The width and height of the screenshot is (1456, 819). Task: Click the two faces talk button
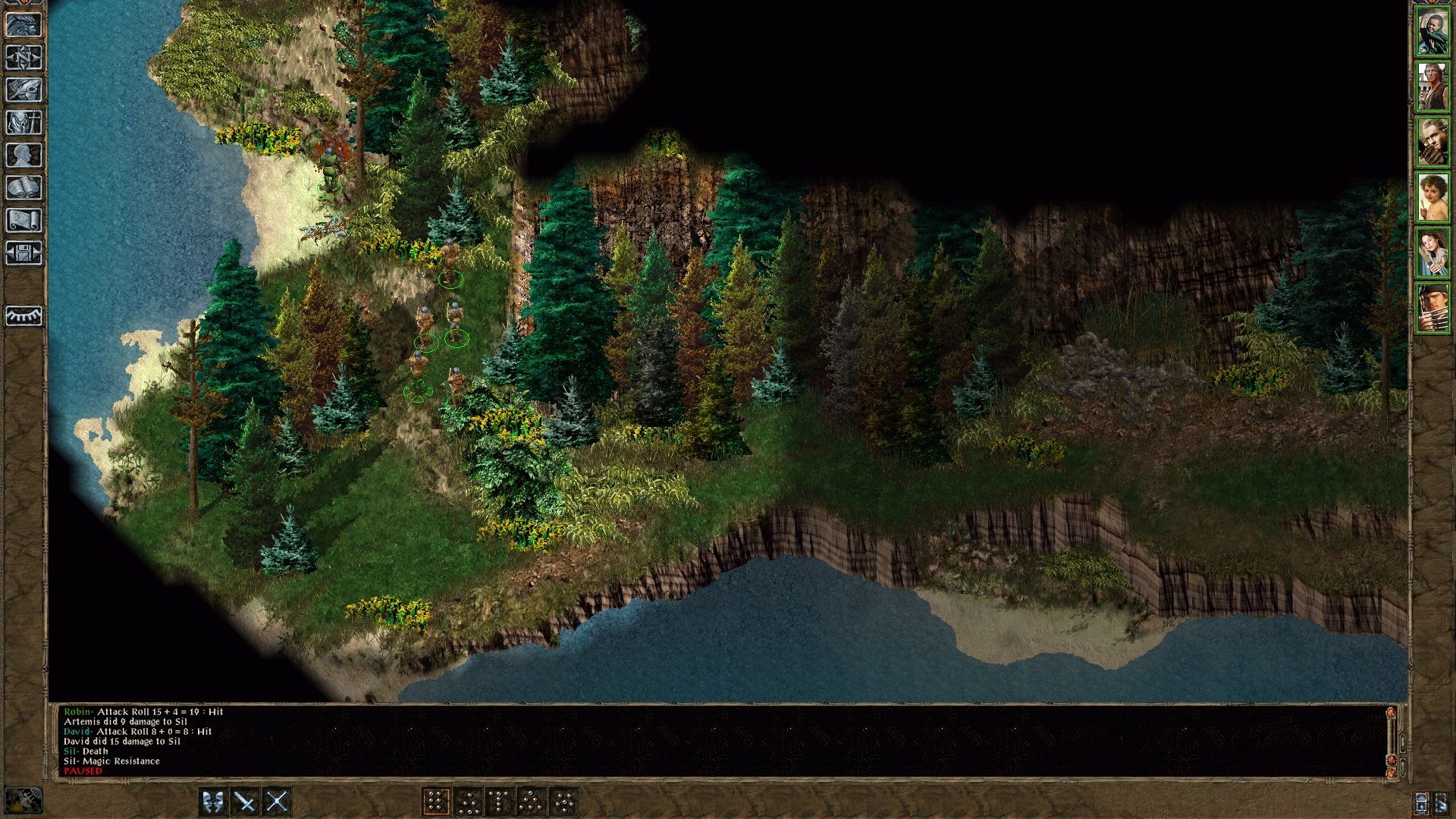(213, 802)
